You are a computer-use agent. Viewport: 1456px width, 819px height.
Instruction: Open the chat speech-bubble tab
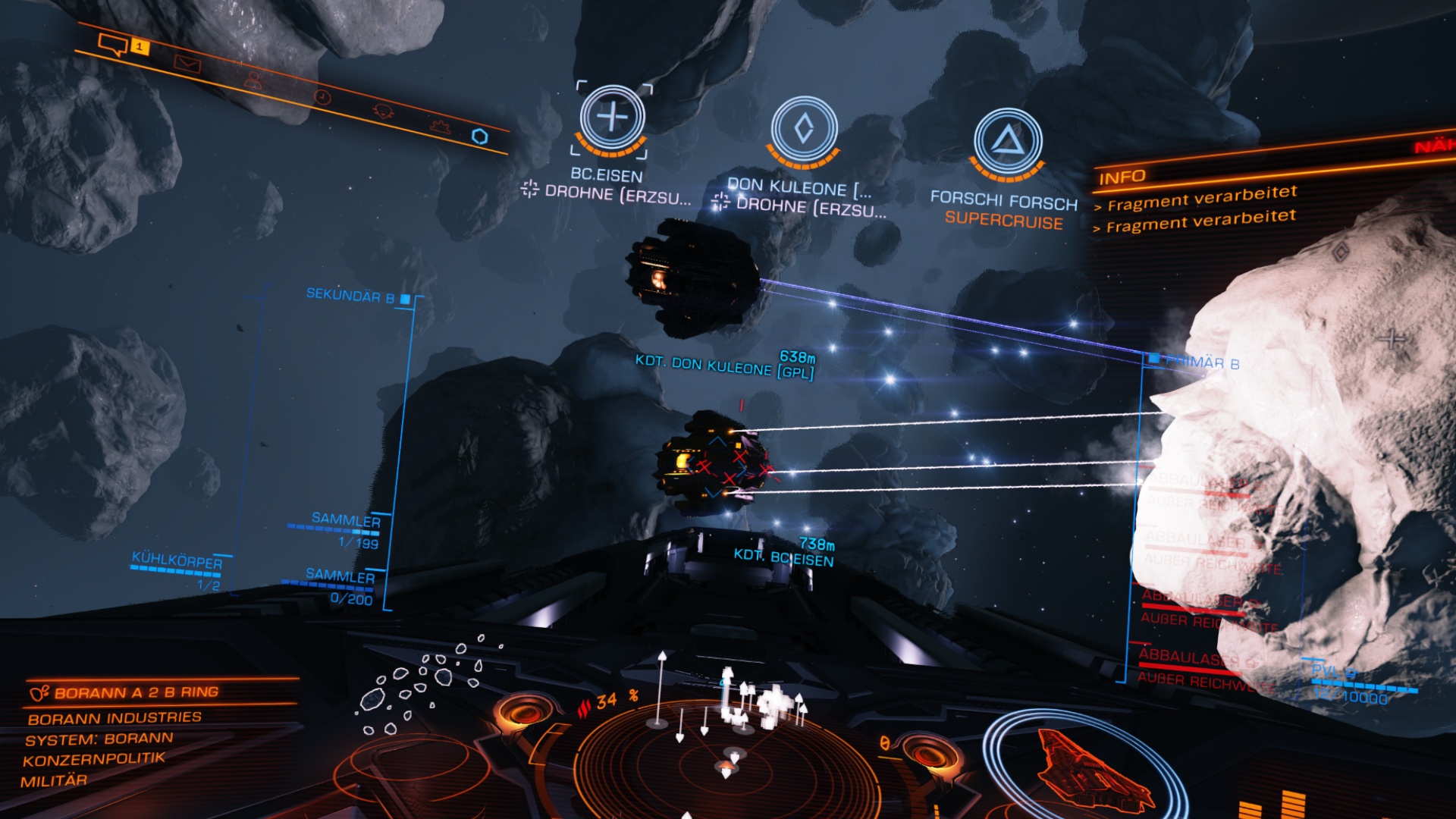pos(114,45)
